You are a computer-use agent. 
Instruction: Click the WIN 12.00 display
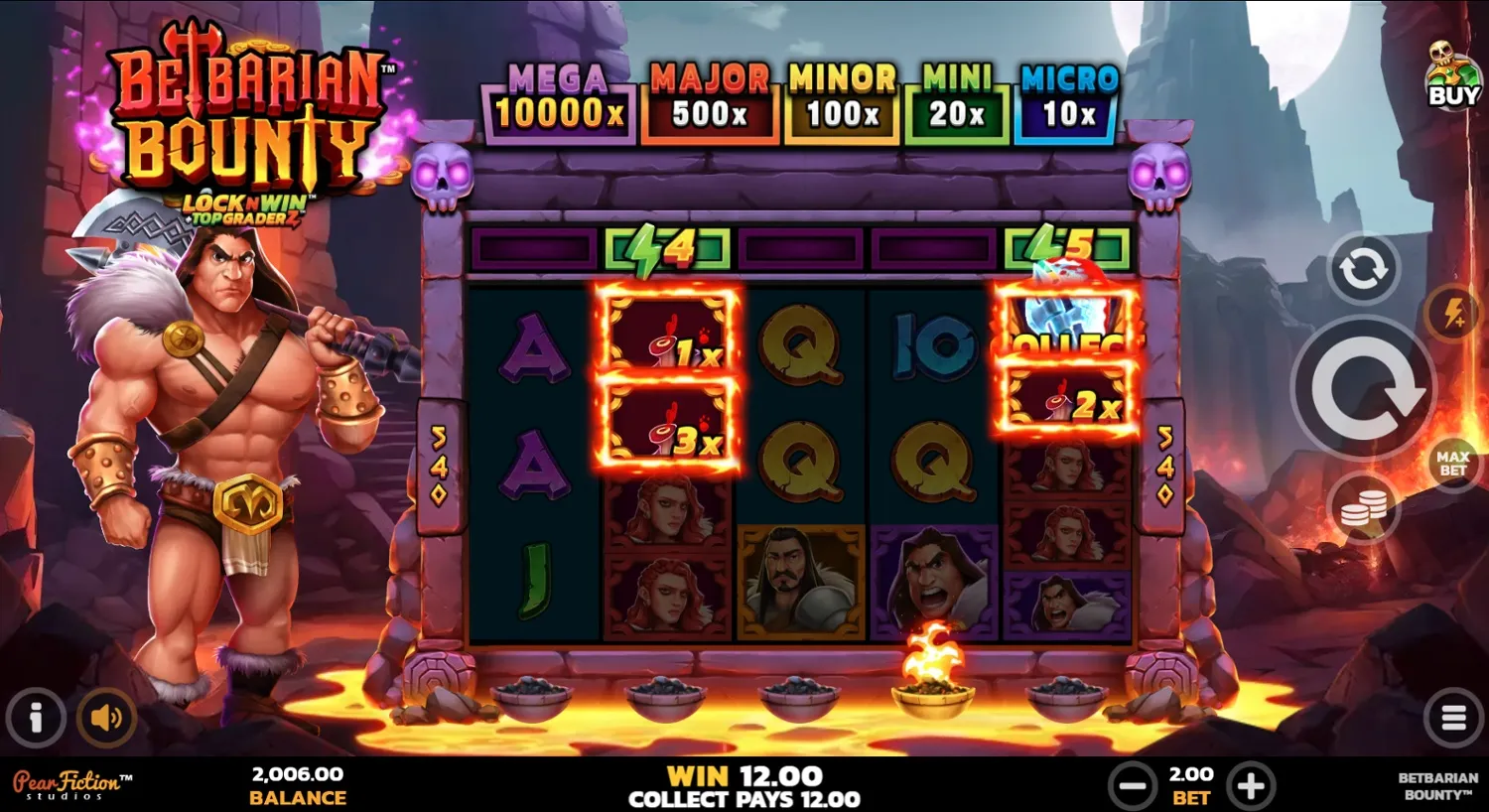point(744,775)
